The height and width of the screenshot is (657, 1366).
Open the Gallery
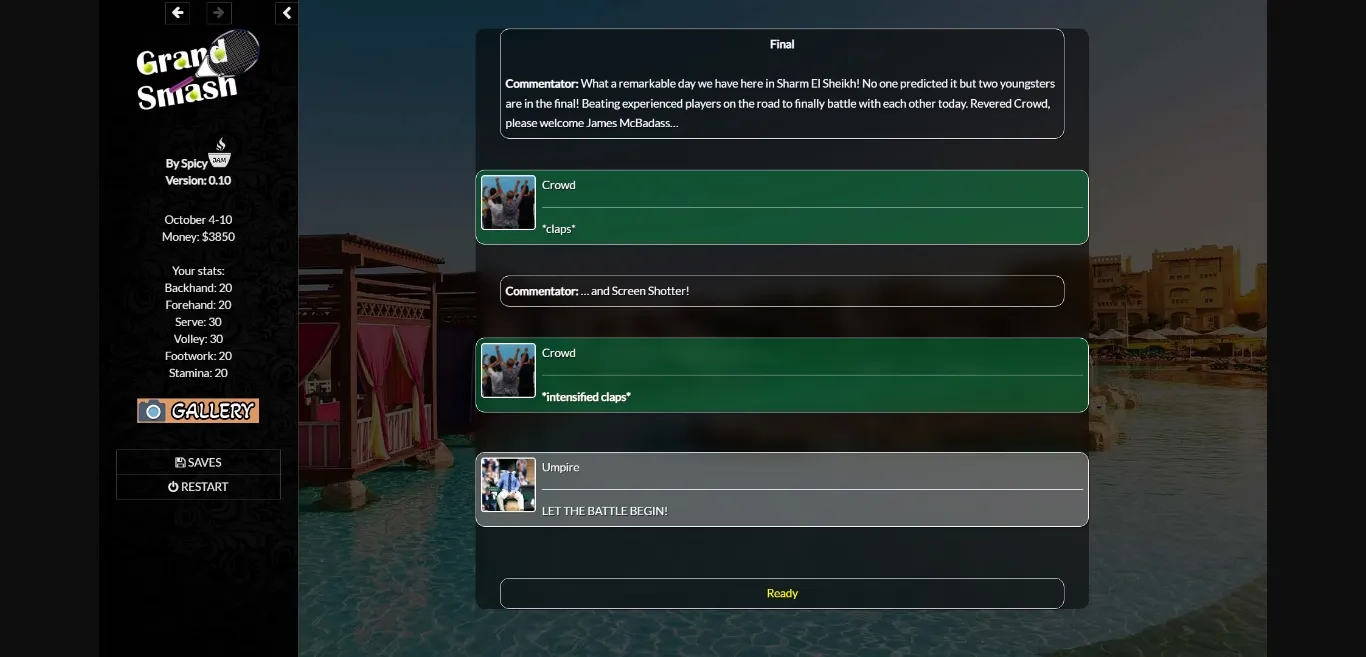(198, 410)
